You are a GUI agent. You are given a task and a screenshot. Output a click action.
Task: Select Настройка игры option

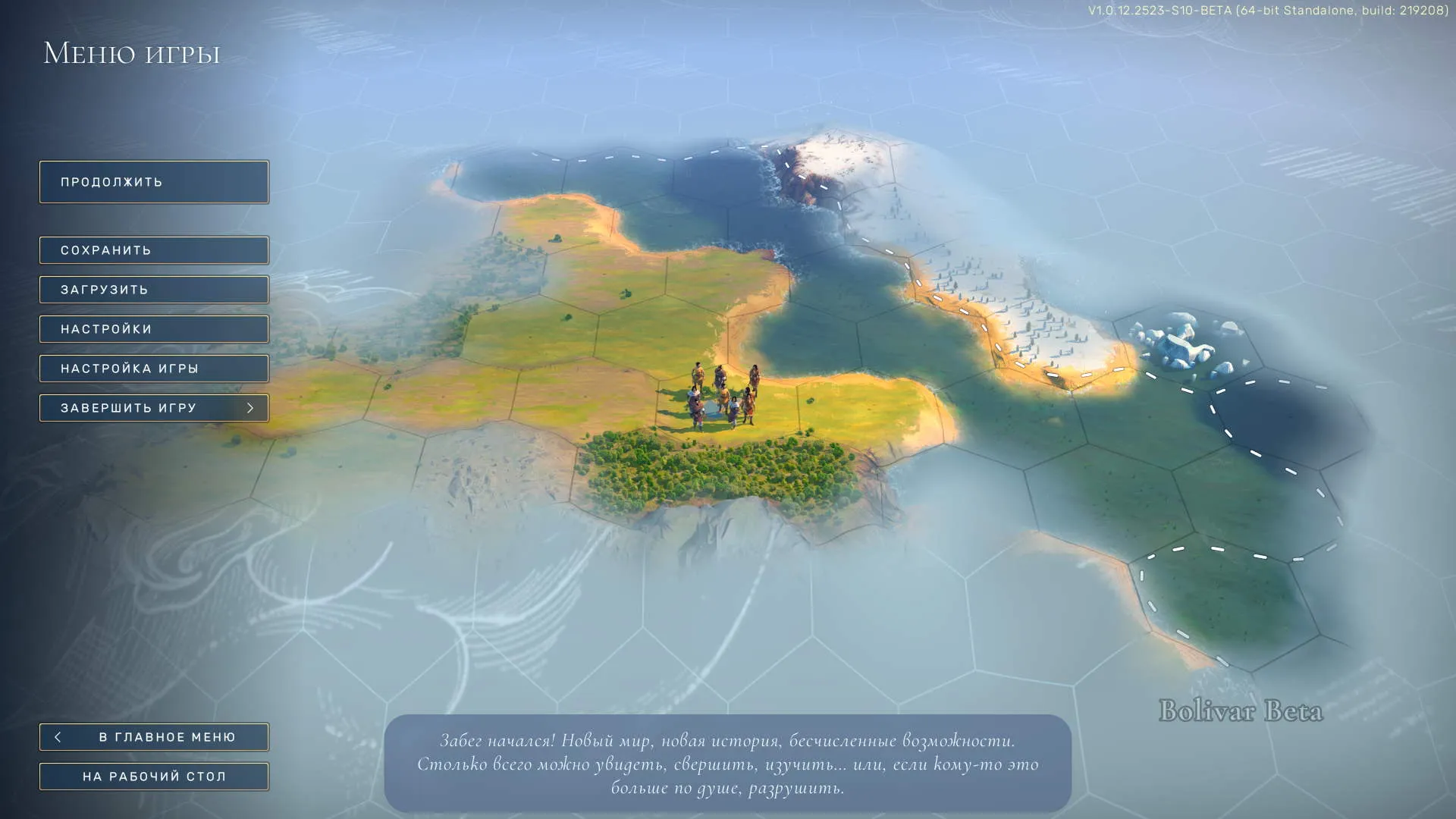pos(154,369)
